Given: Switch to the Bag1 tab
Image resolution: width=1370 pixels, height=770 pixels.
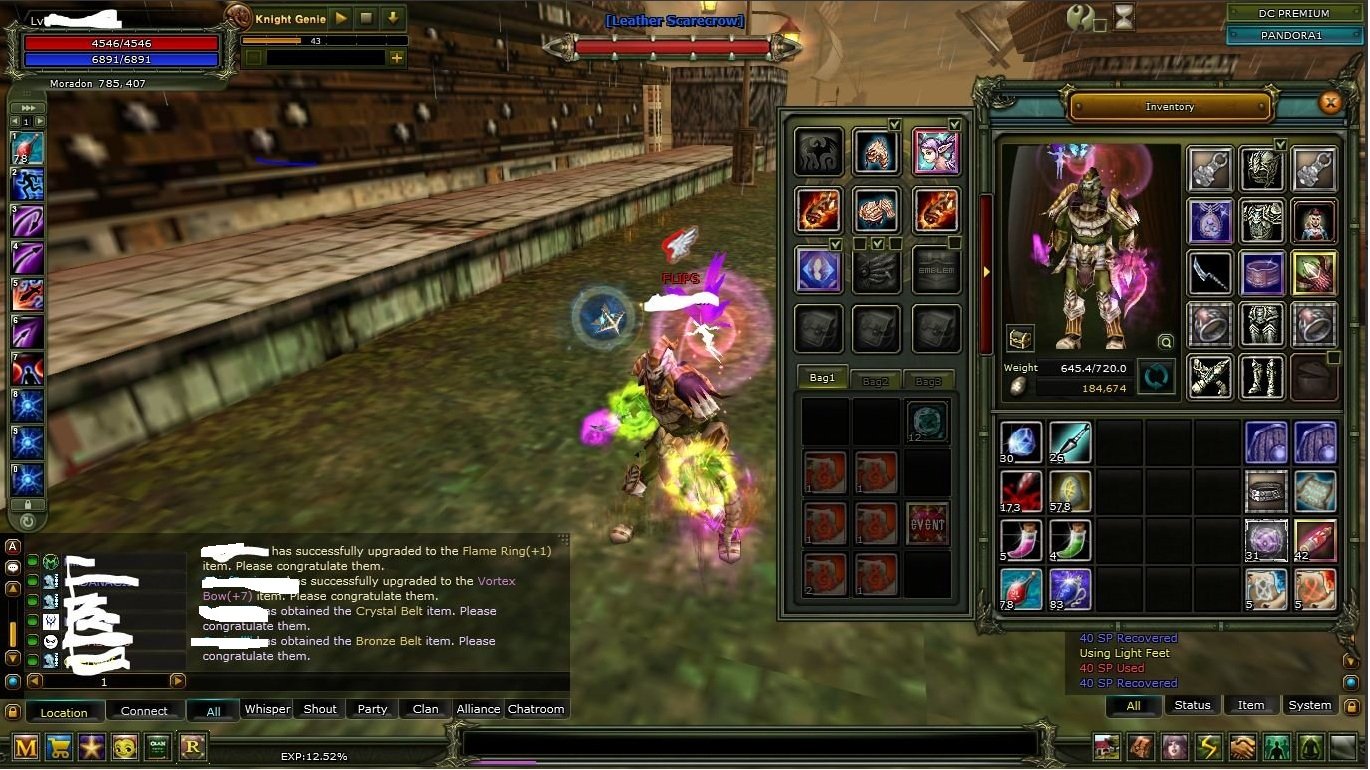Looking at the screenshot, I should pyautogui.click(x=822, y=378).
